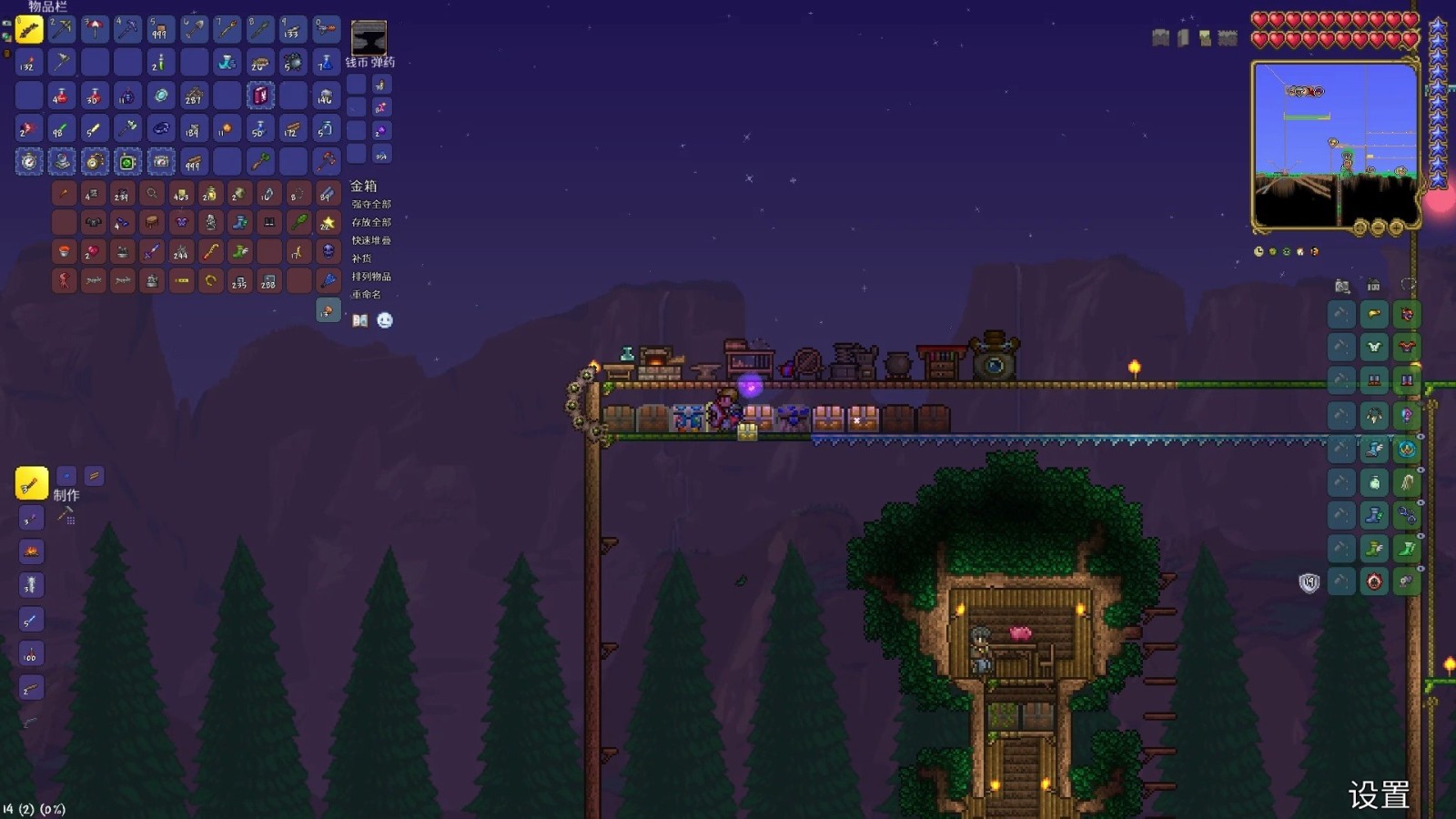Restock items from the chest
Viewport: 1456px width, 819px height.
(362, 258)
